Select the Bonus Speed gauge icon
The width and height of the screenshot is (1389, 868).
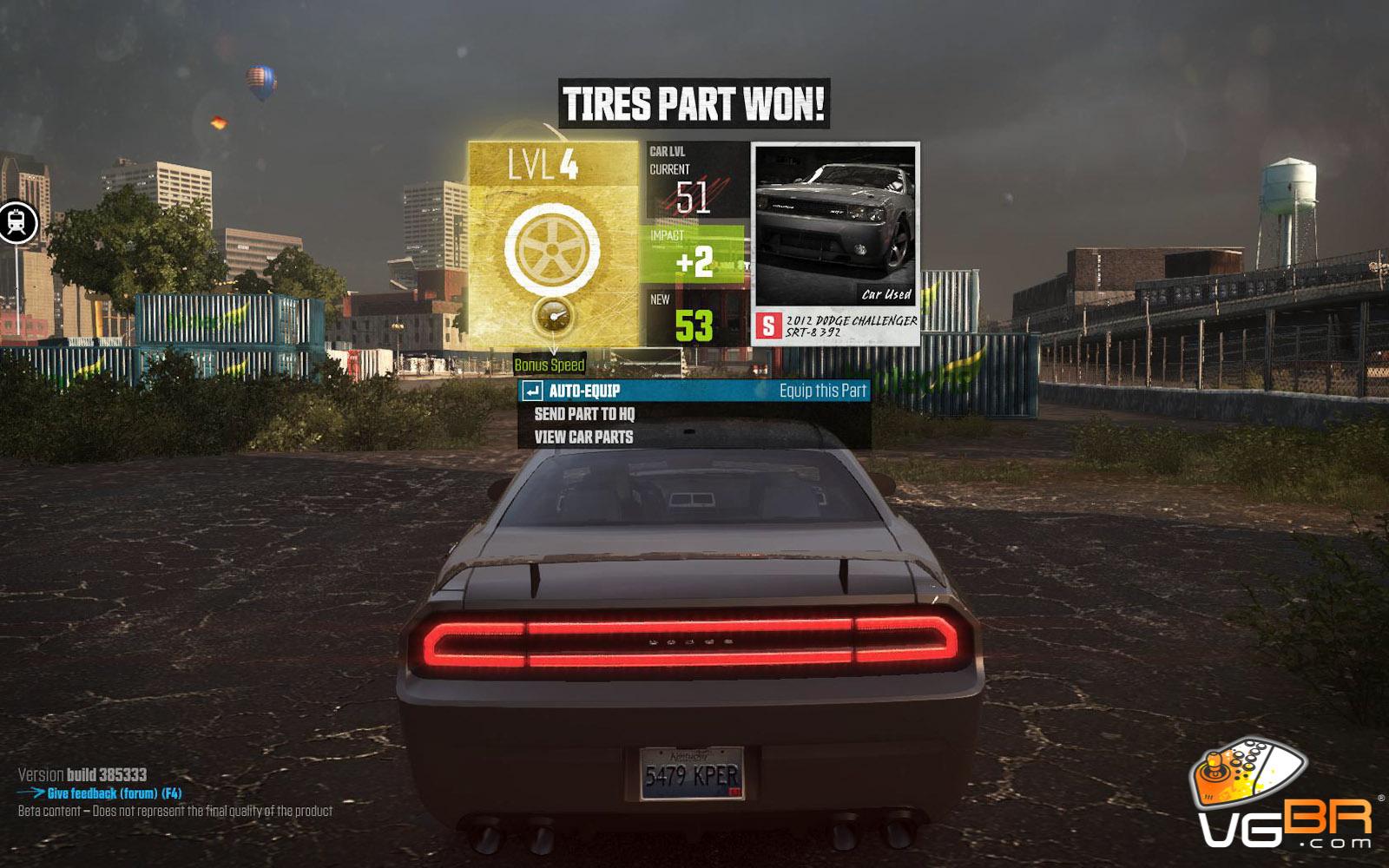coord(553,318)
